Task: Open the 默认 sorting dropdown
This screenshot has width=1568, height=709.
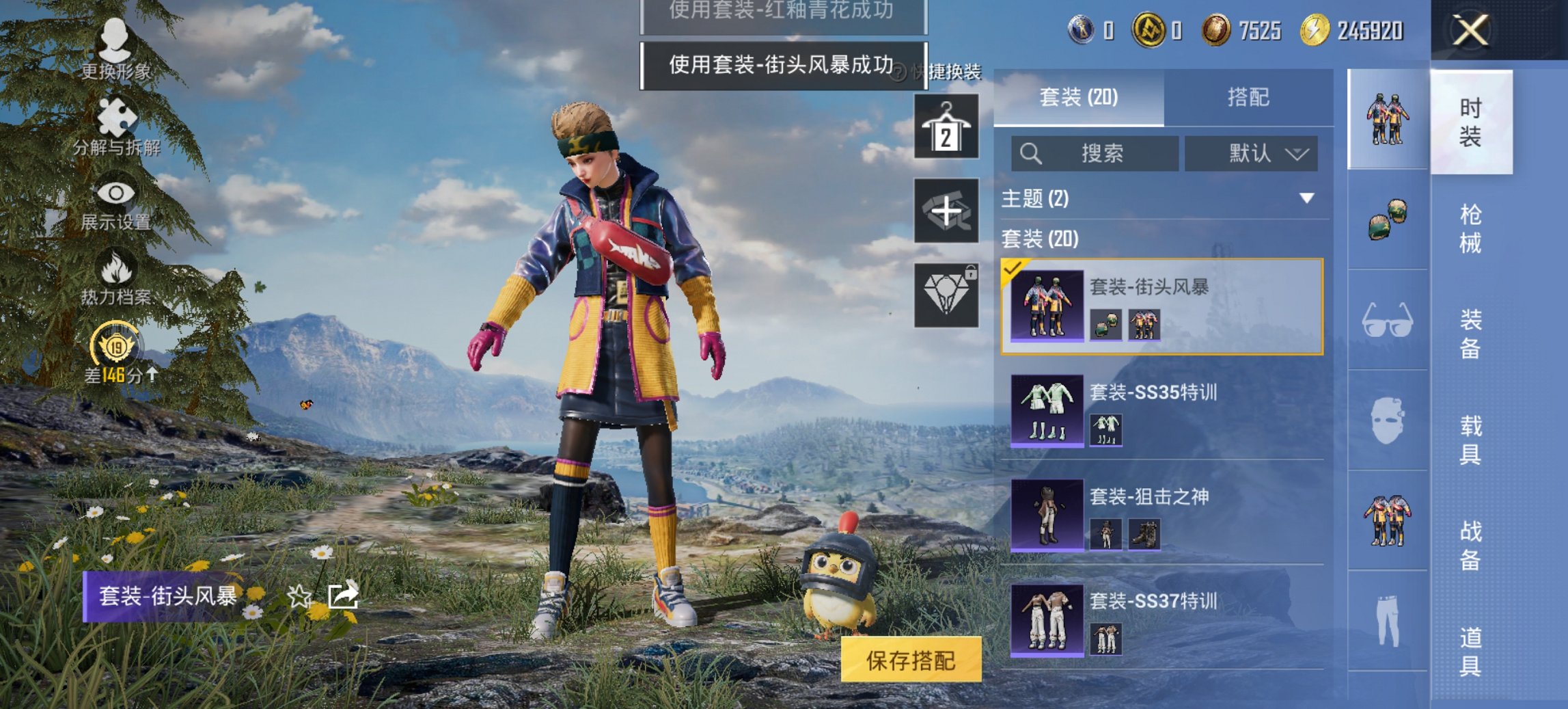Action: pyautogui.click(x=1252, y=154)
